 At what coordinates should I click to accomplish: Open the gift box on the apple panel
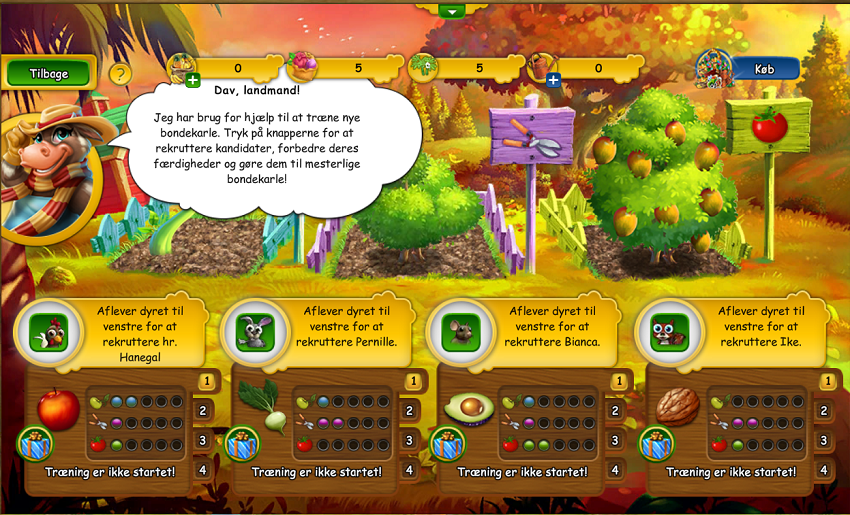(x=36, y=444)
